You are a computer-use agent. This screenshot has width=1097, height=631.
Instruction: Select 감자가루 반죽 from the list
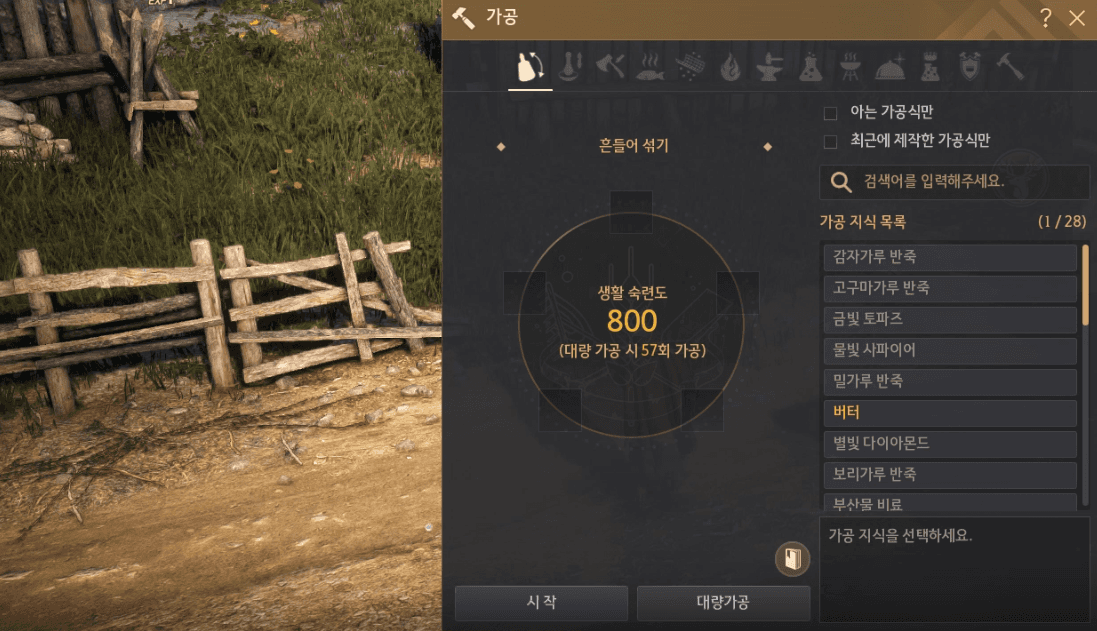click(949, 257)
